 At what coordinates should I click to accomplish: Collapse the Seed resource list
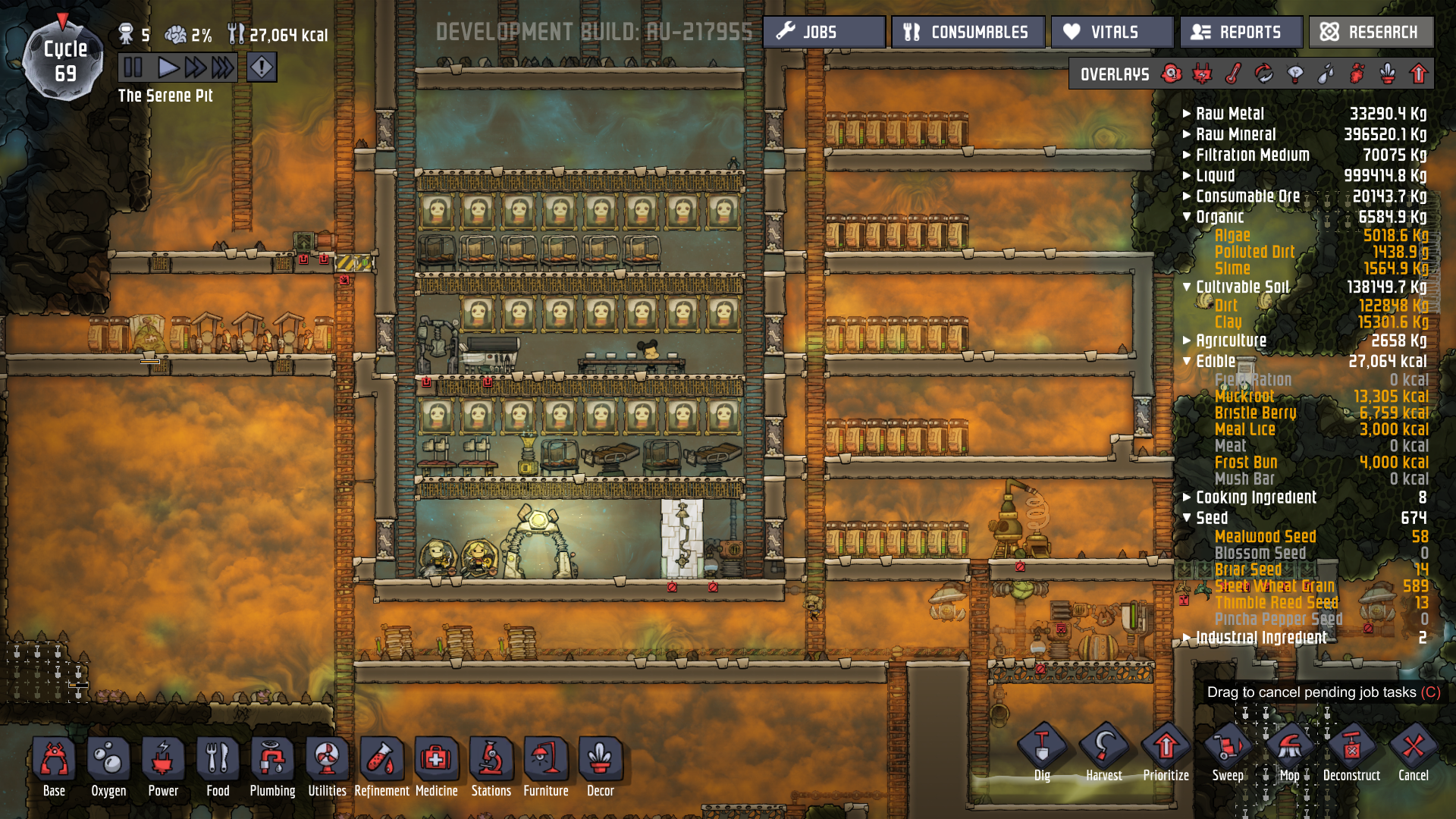point(1188,518)
